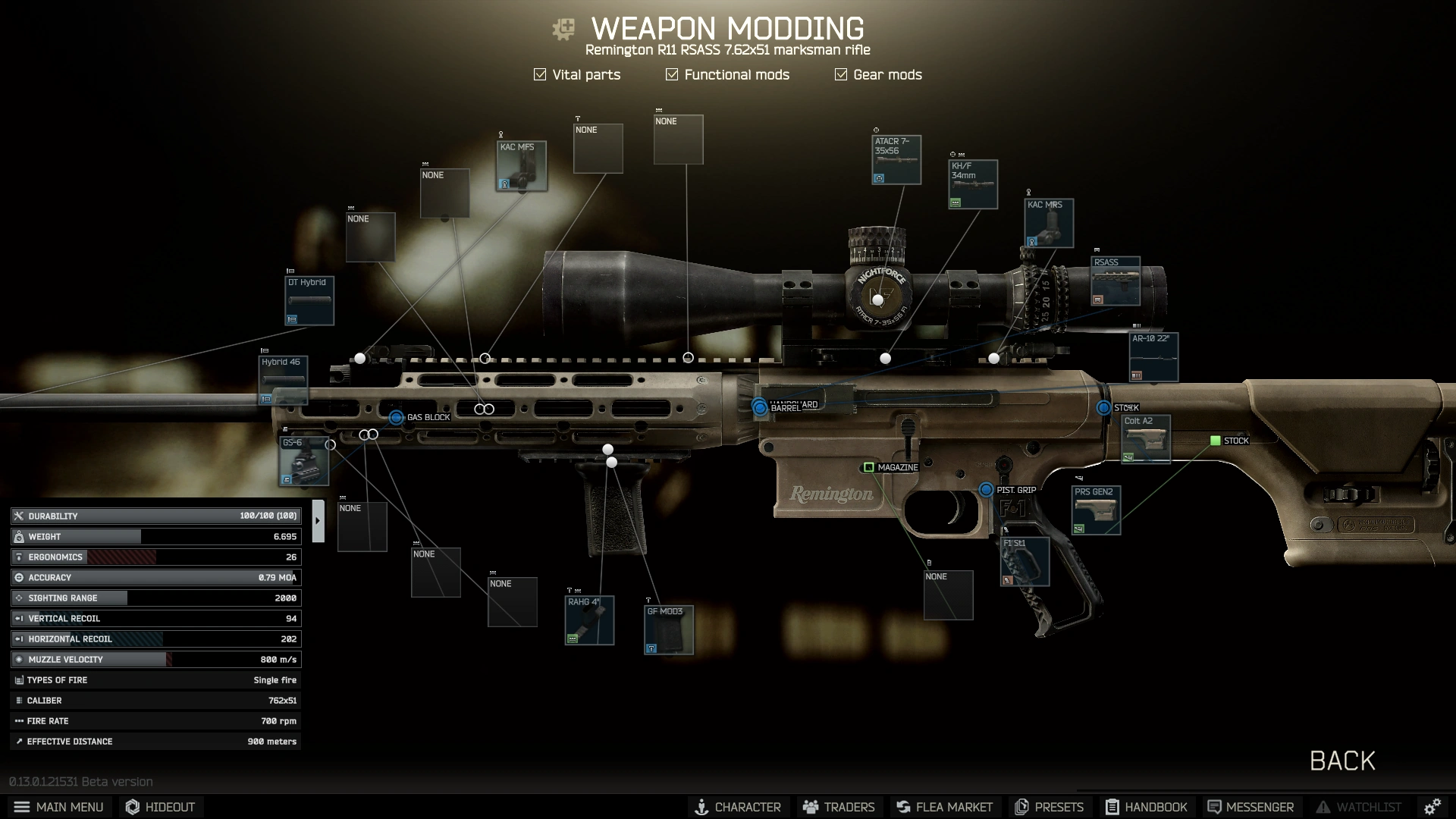The height and width of the screenshot is (819, 1456).
Task: Select the ATACR 7-35x56 scope slot
Action: pos(896,160)
